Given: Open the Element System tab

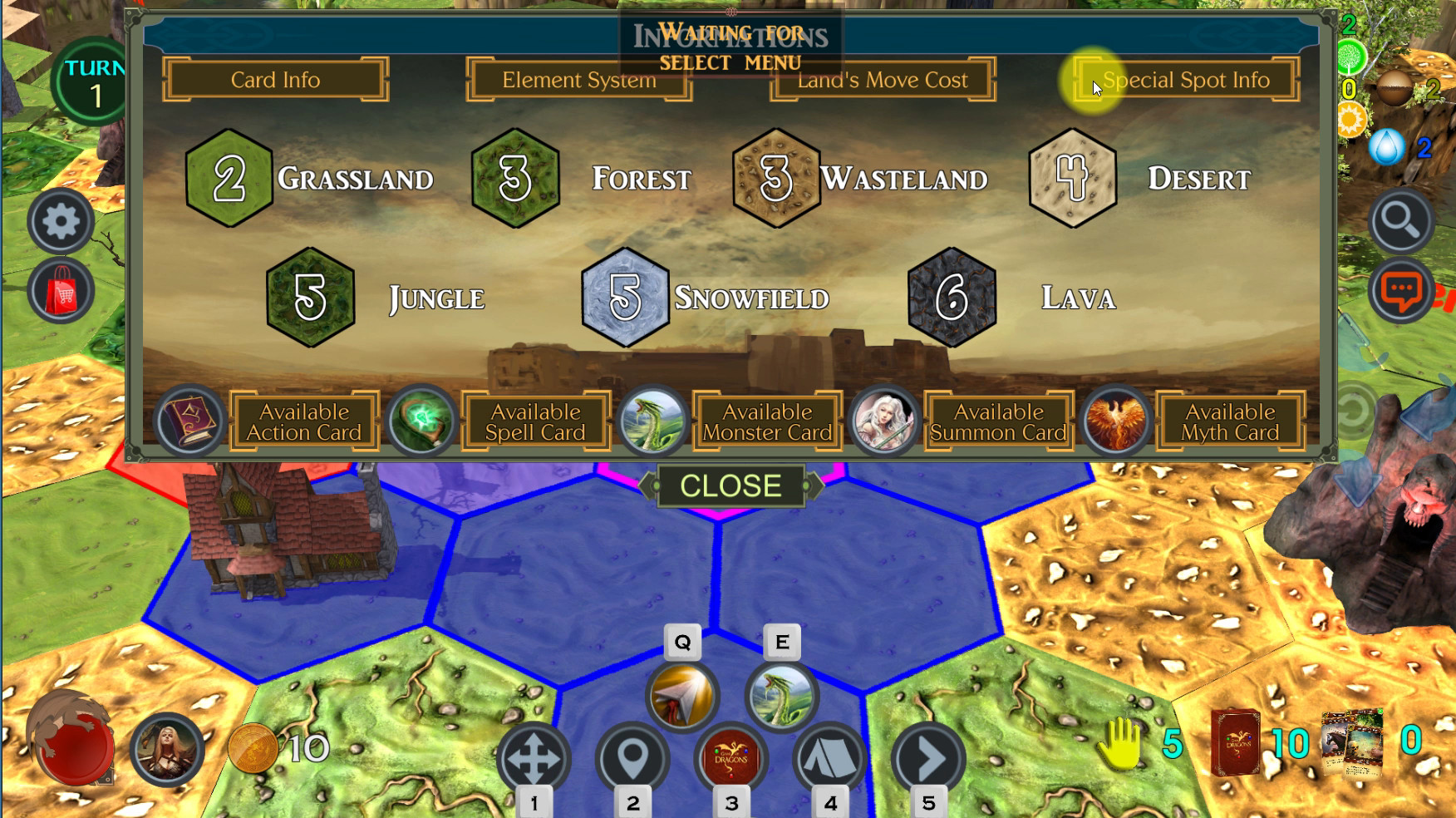Looking at the screenshot, I should pos(578,80).
